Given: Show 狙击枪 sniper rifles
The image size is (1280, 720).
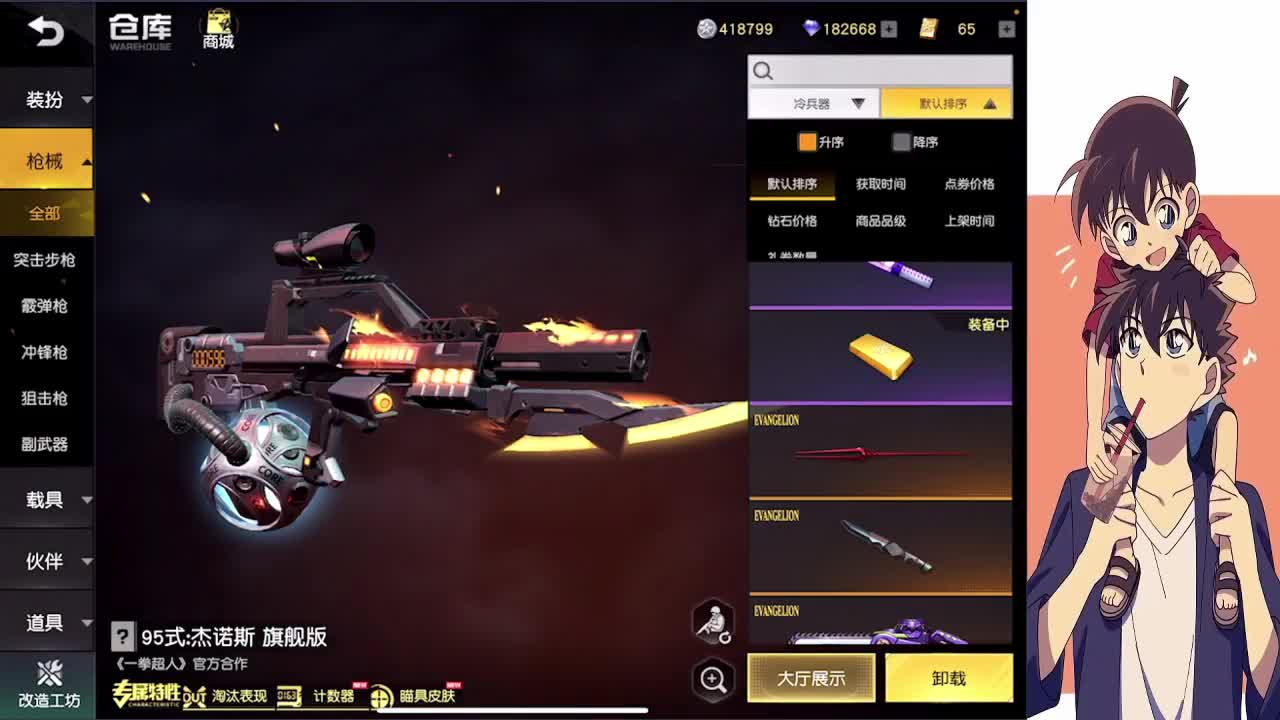Looking at the screenshot, I should (x=45, y=398).
